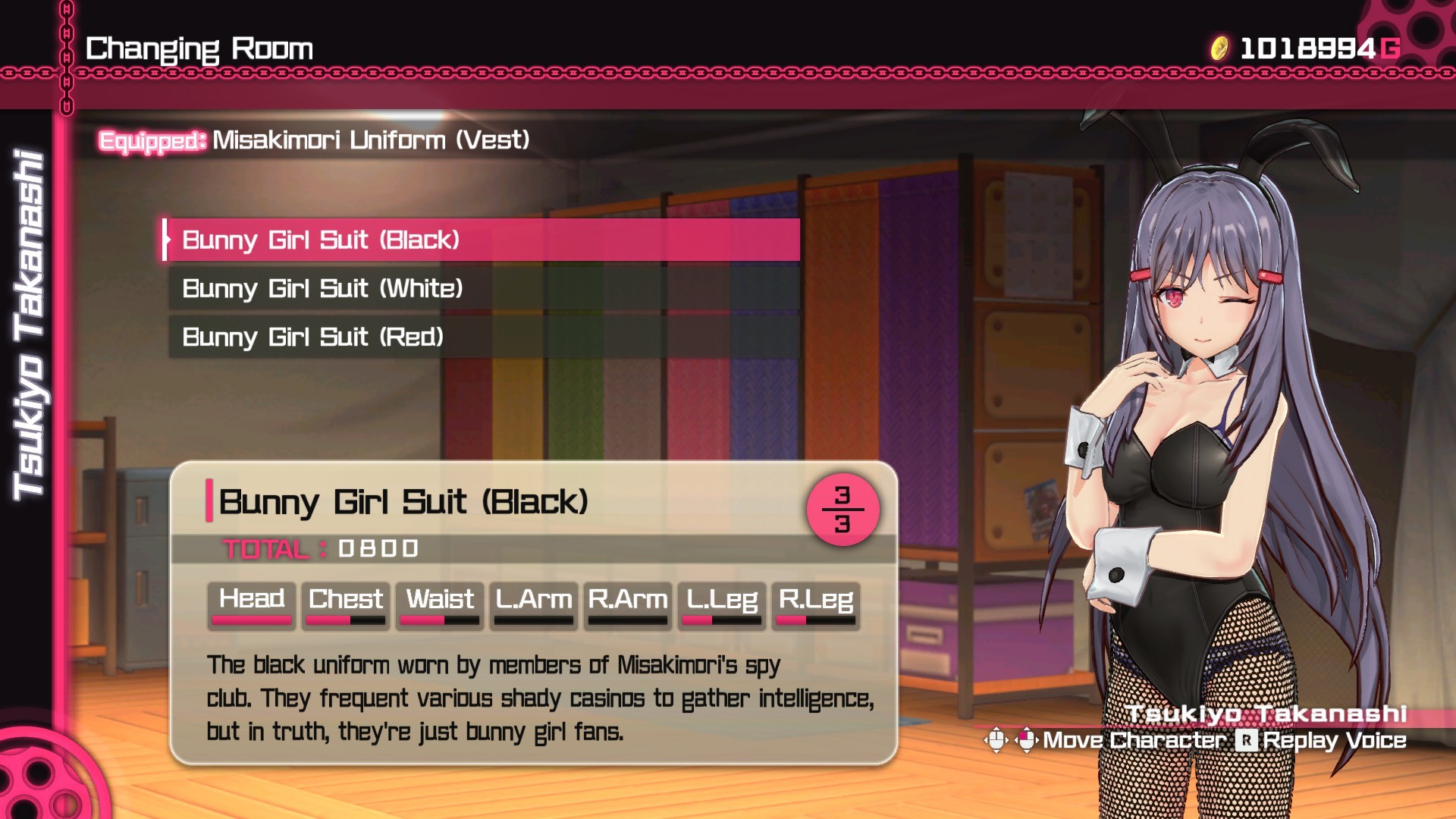Toggle the Chest equipment part
Image resolution: width=1456 pixels, height=819 pixels.
click(345, 602)
